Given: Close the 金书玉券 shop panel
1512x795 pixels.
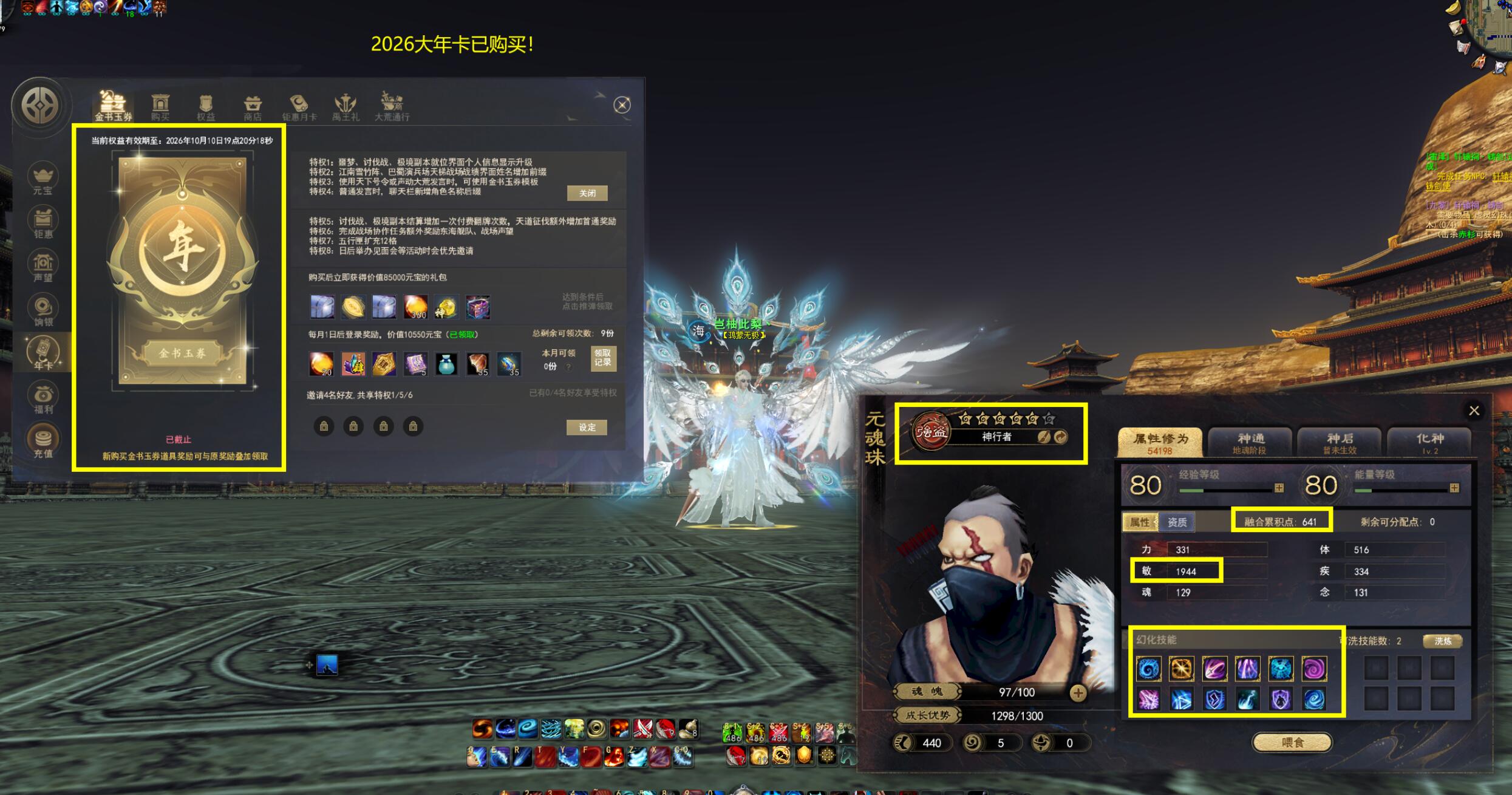Looking at the screenshot, I should [622, 105].
